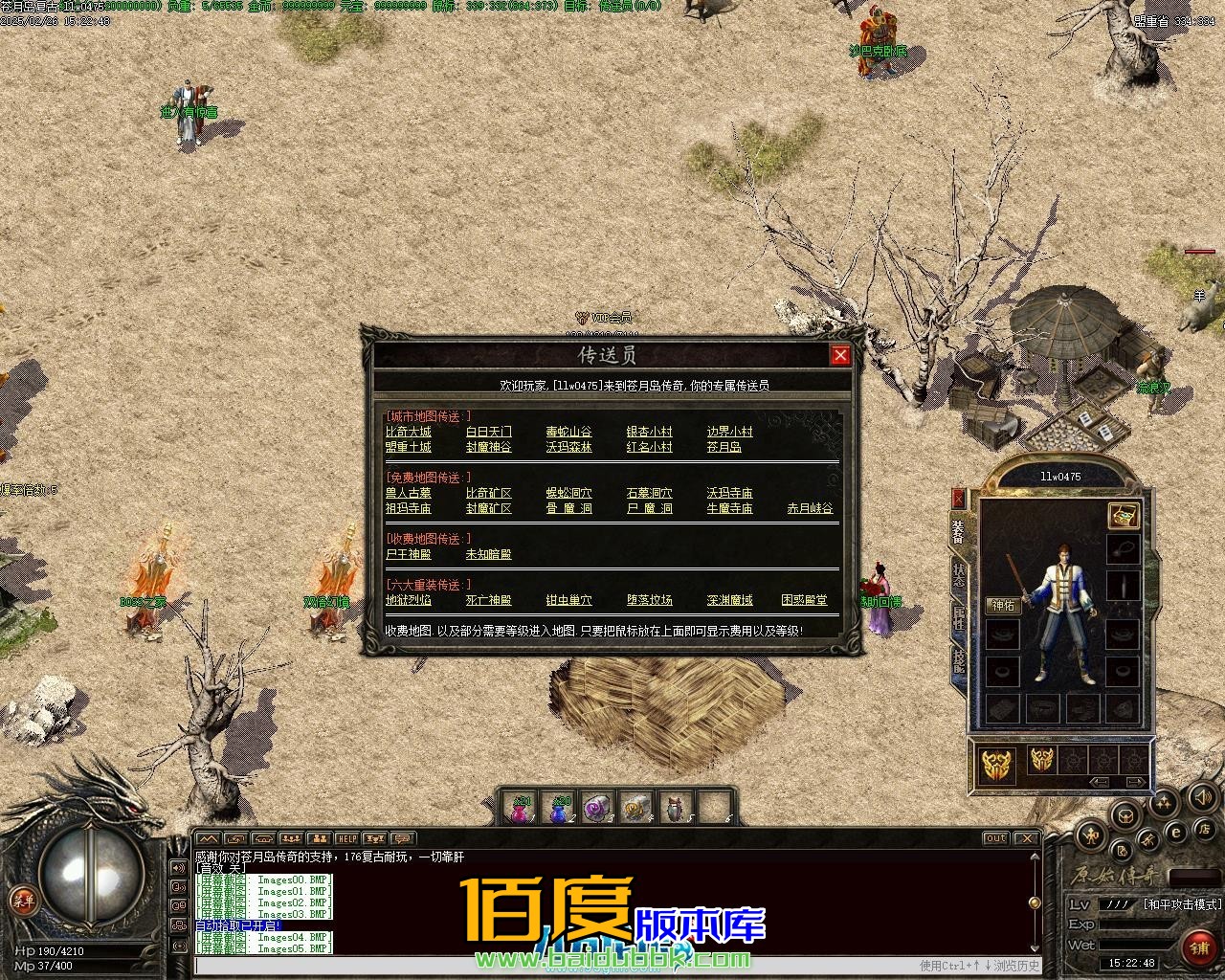Pick the 兽人古墓 free map
1225x980 pixels.
(x=408, y=493)
